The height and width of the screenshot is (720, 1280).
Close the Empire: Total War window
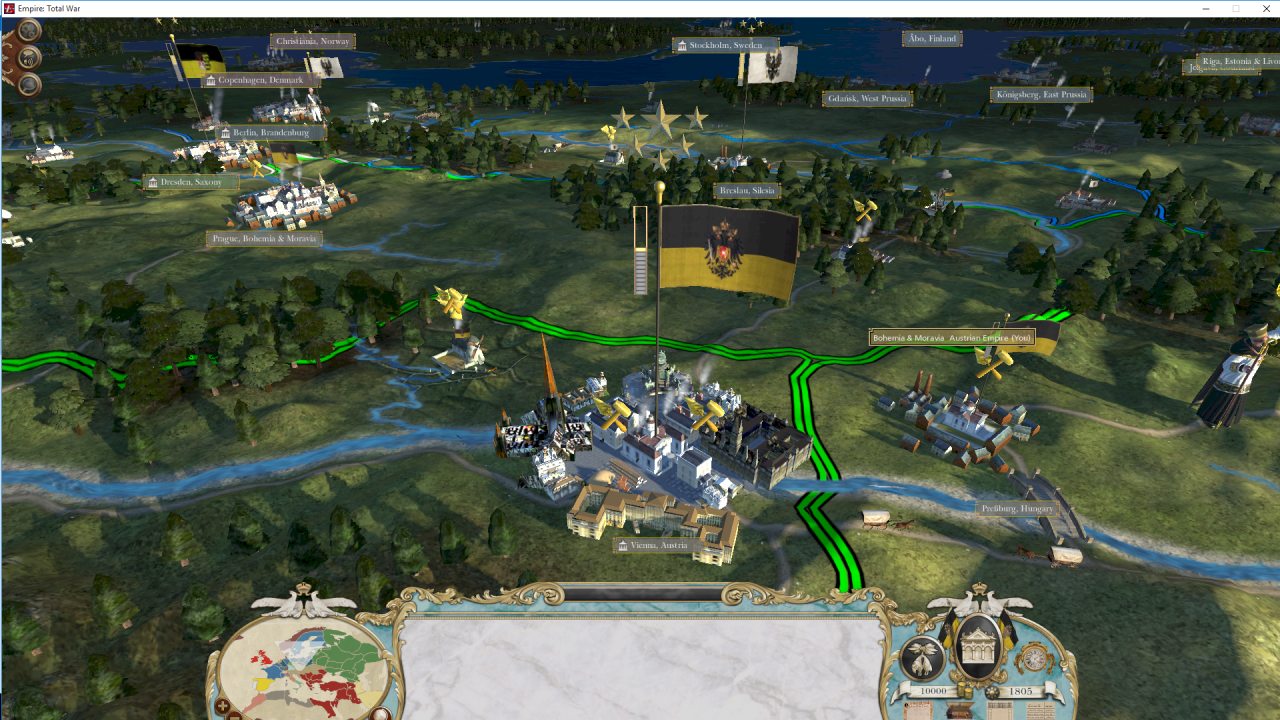(1265, 9)
